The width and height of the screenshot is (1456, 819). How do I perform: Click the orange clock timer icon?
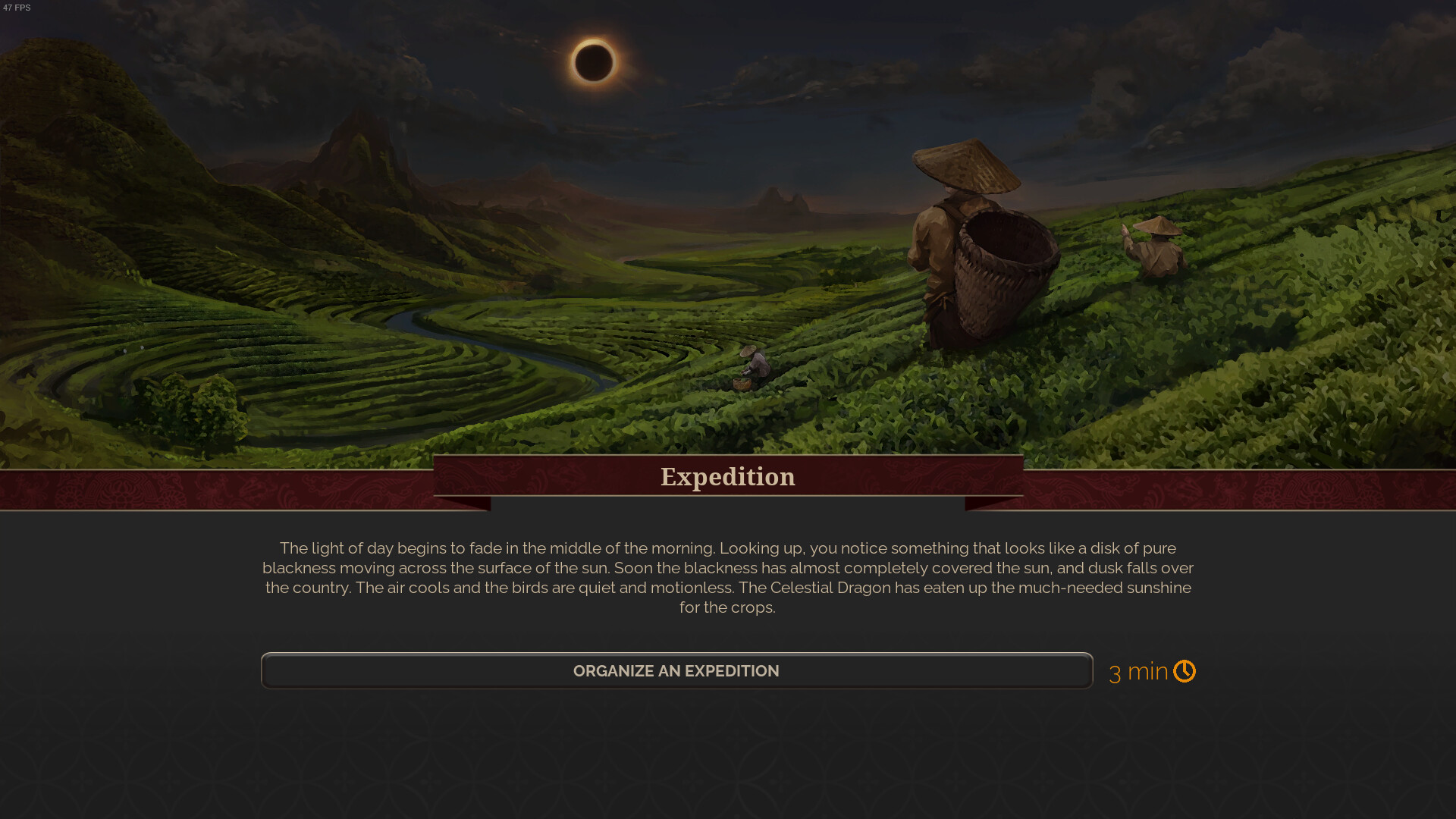coord(1185,670)
